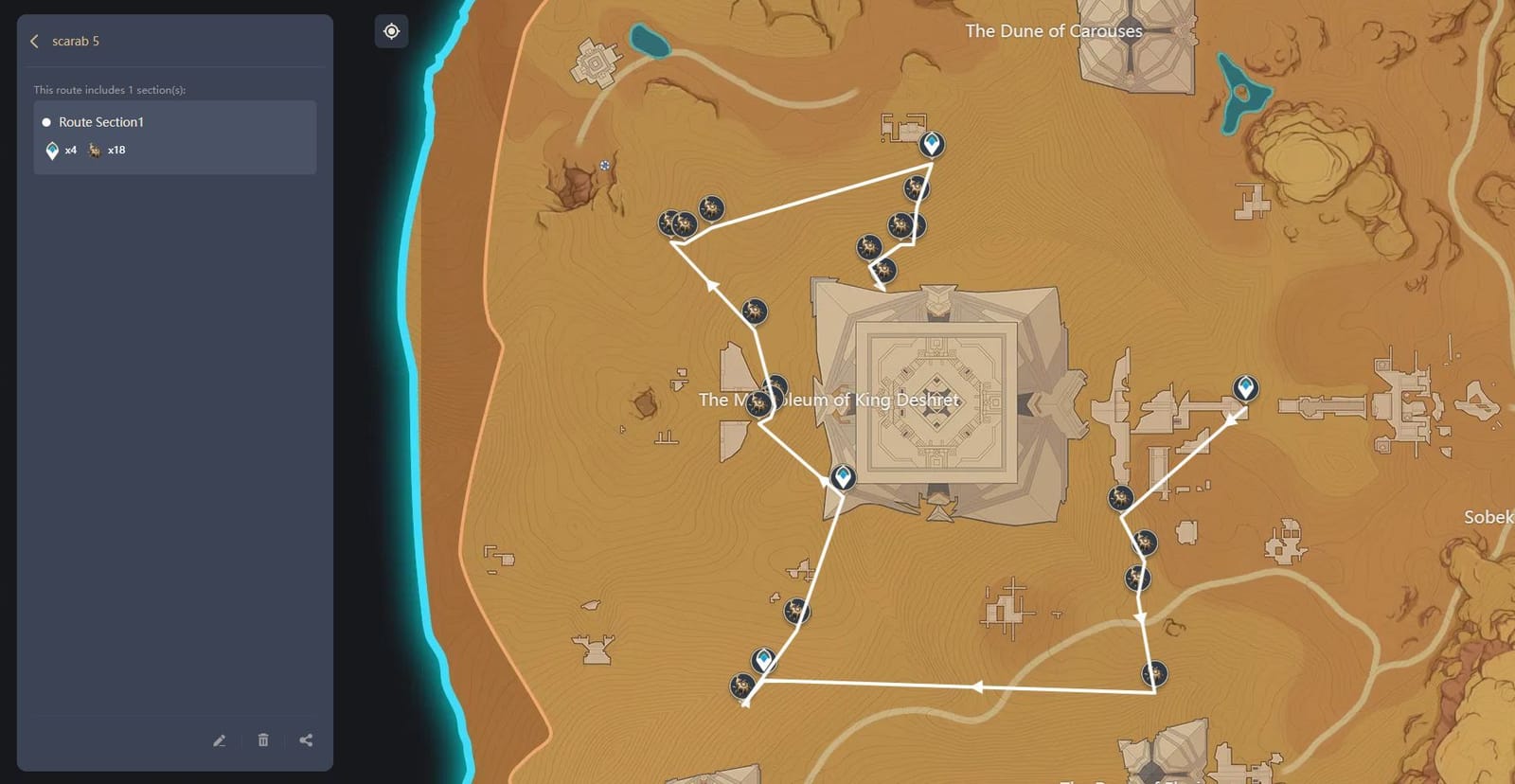Click The Dune of Carouses map label
The image size is (1515, 784).
pos(1054,30)
